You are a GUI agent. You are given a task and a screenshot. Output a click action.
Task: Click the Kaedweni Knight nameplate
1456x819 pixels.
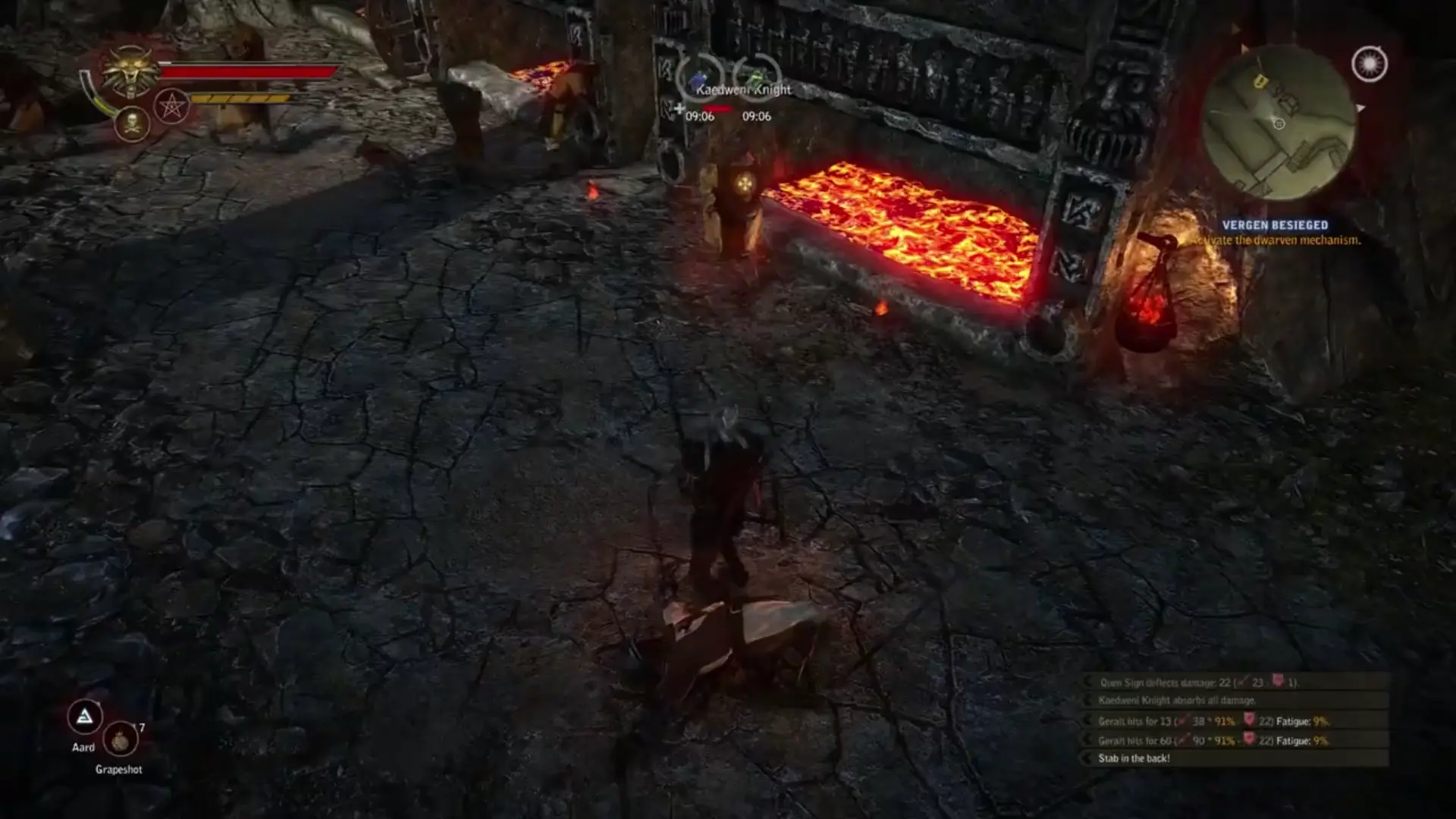click(742, 89)
